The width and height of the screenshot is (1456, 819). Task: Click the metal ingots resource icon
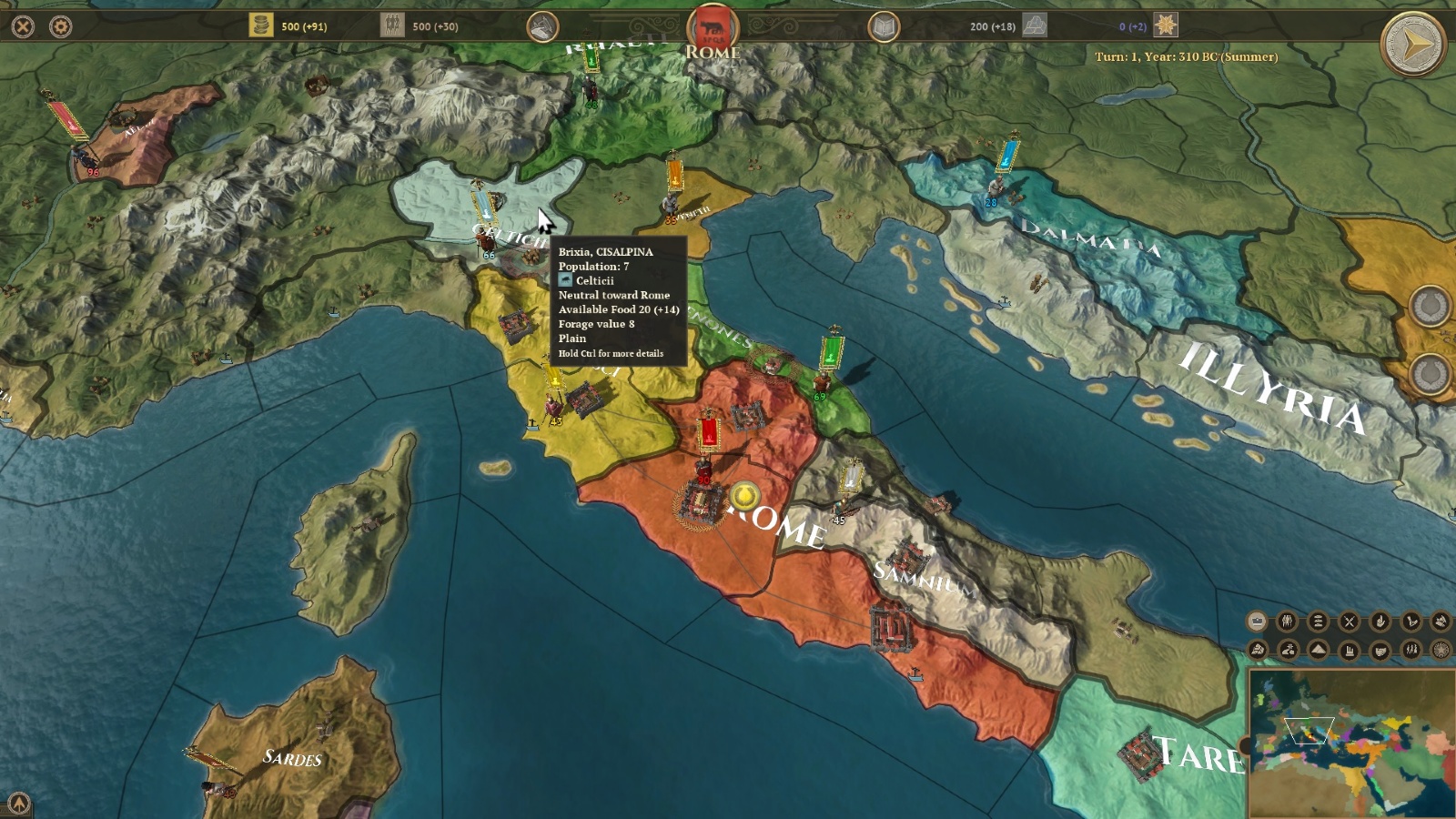click(x=1035, y=25)
